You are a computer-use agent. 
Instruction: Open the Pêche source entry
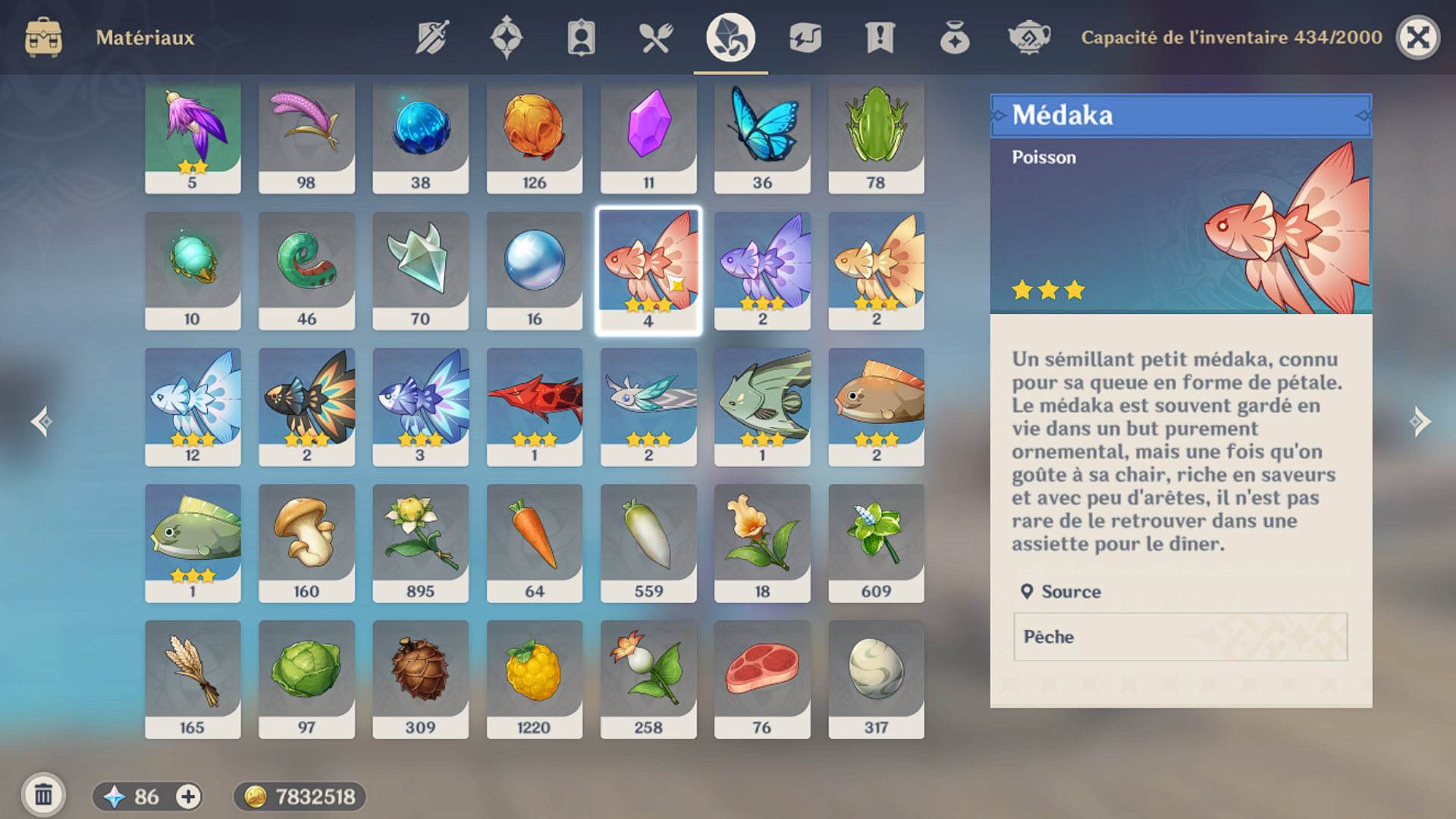(1180, 637)
